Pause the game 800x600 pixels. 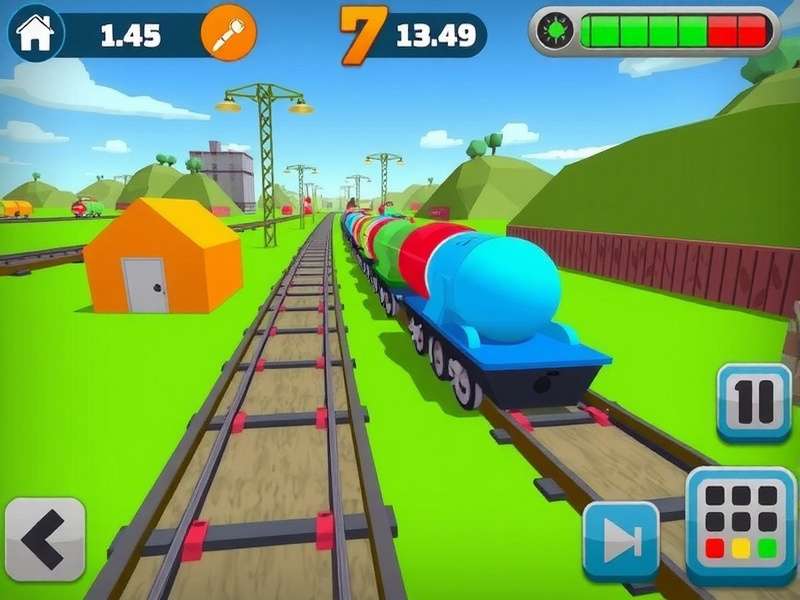(x=753, y=402)
